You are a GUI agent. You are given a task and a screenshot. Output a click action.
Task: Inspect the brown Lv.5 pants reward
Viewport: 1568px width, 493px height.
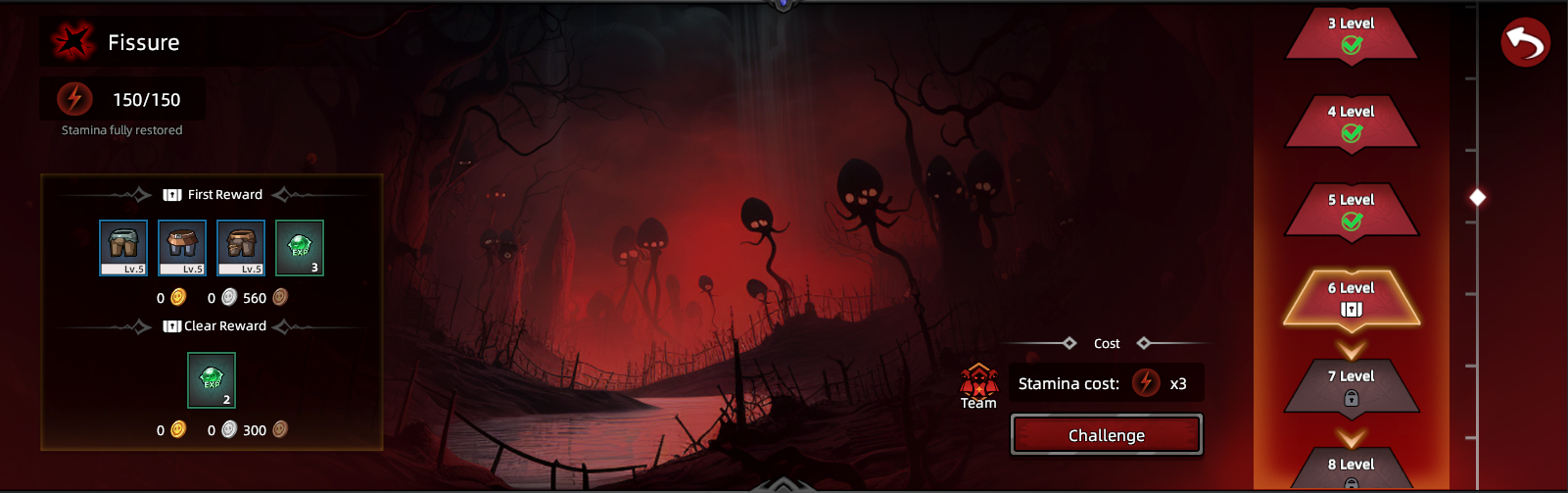[241, 248]
